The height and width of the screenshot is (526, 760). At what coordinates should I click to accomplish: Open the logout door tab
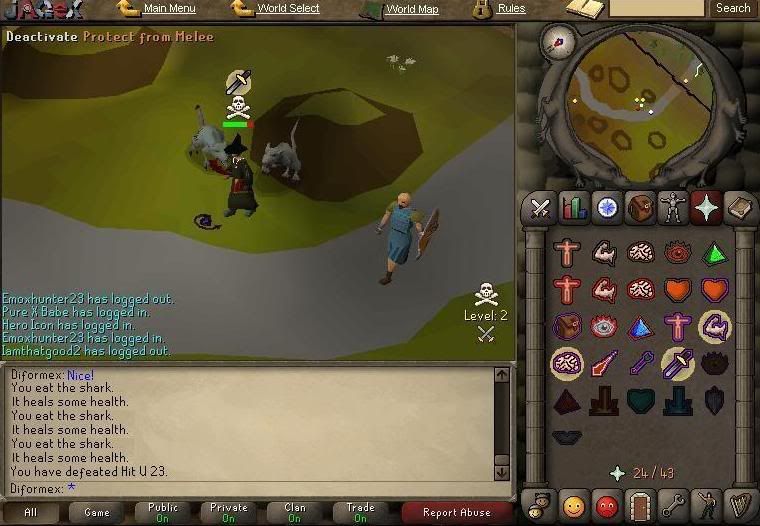(x=640, y=503)
